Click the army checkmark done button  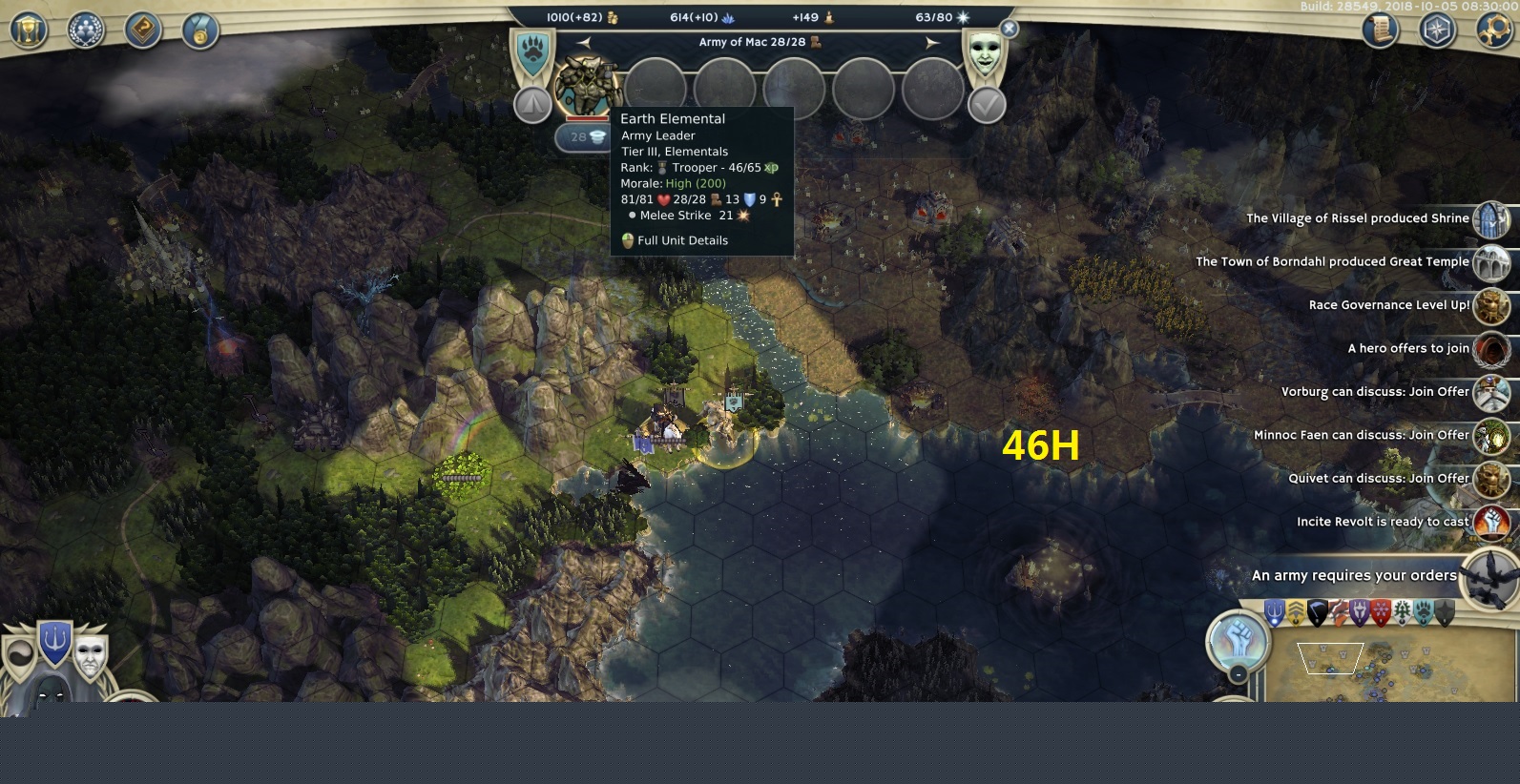tap(987, 105)
